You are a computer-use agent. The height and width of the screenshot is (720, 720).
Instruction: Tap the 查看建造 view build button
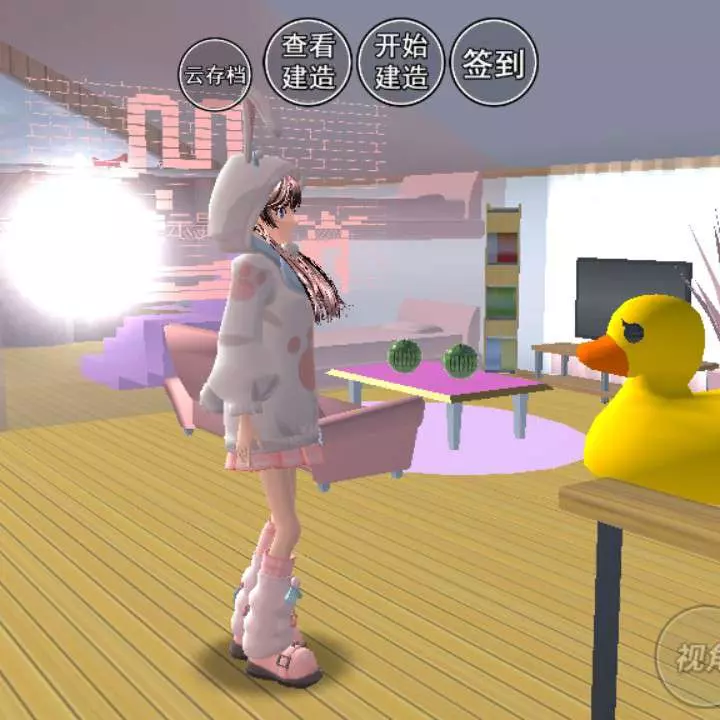[x=307, y=61]
